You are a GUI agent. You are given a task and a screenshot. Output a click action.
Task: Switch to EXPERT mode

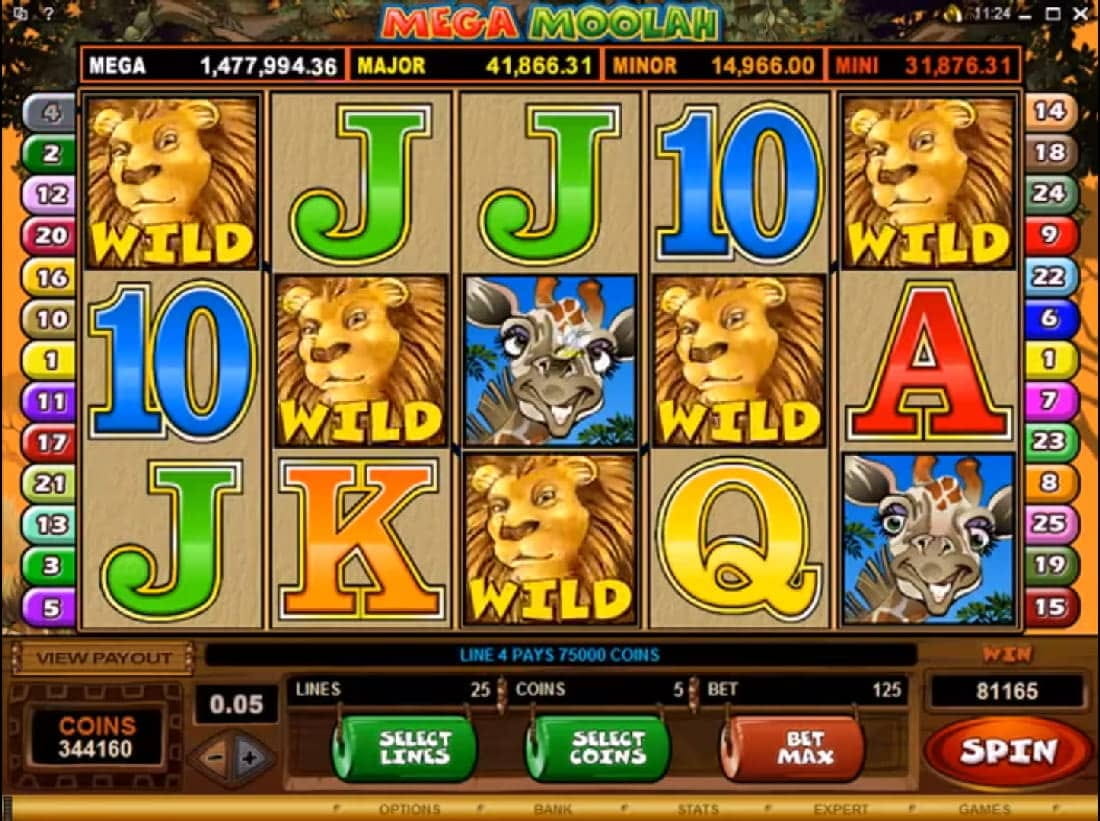tap(841, 809)
